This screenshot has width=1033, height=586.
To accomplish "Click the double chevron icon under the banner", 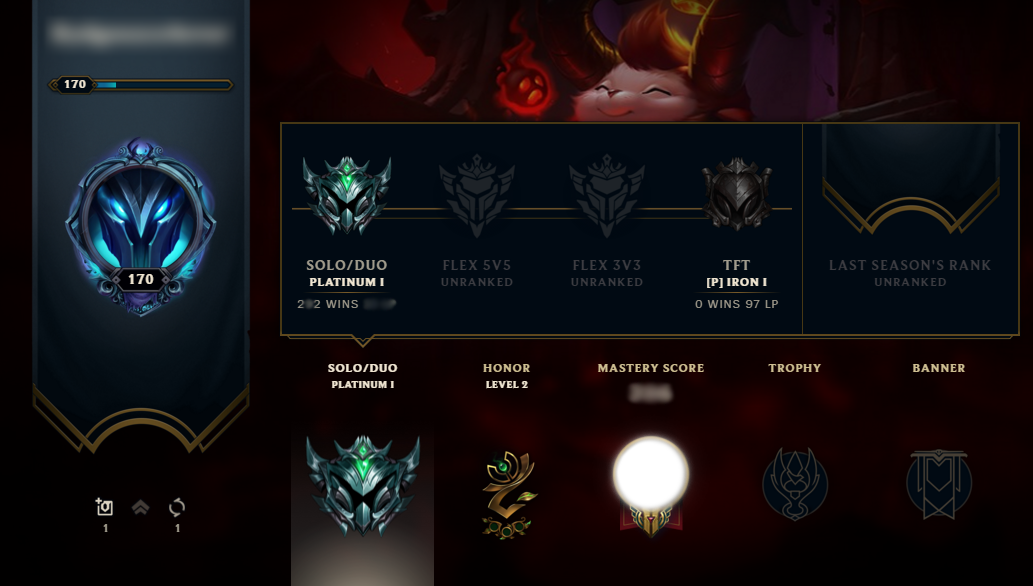I will (141, 508).
